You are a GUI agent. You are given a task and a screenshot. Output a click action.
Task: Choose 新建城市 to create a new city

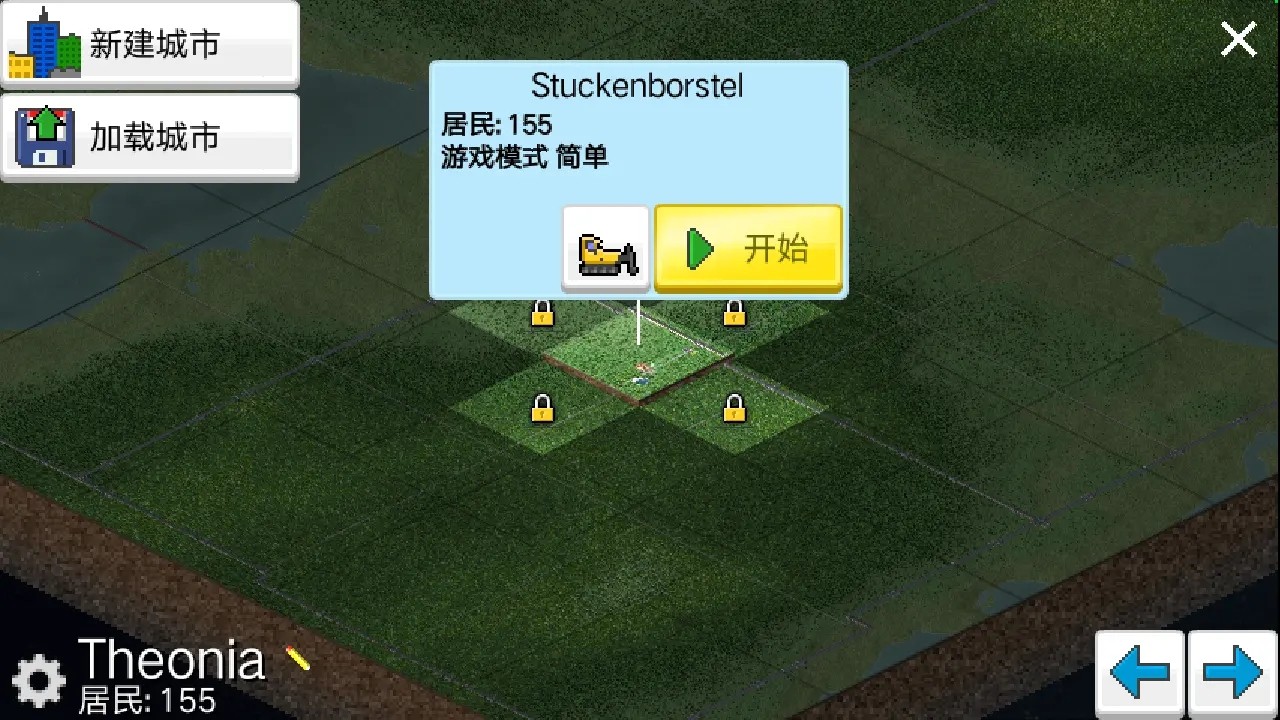click(x=150, y=42)
